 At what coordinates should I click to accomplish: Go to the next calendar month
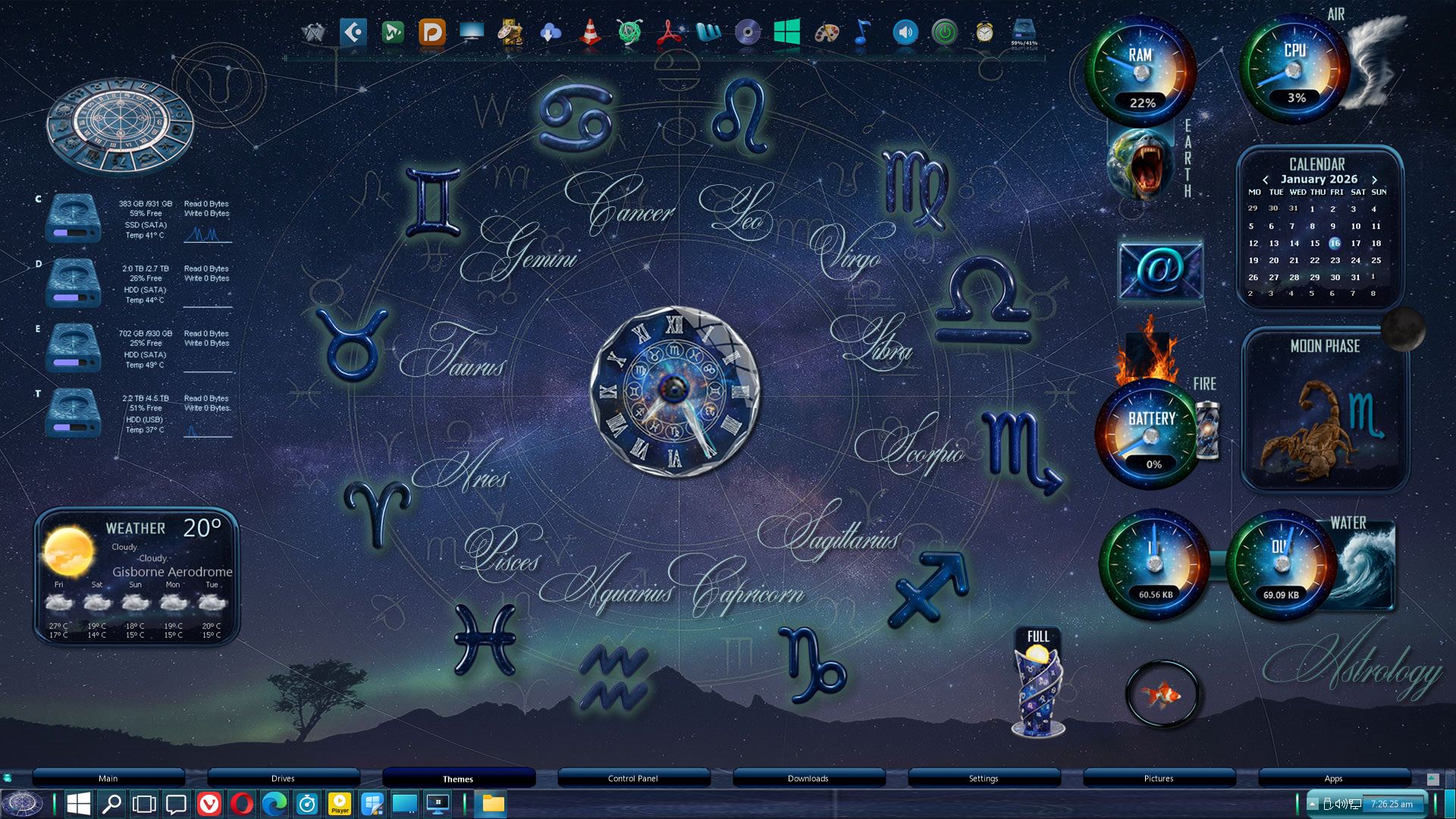tap(1374, 180)
